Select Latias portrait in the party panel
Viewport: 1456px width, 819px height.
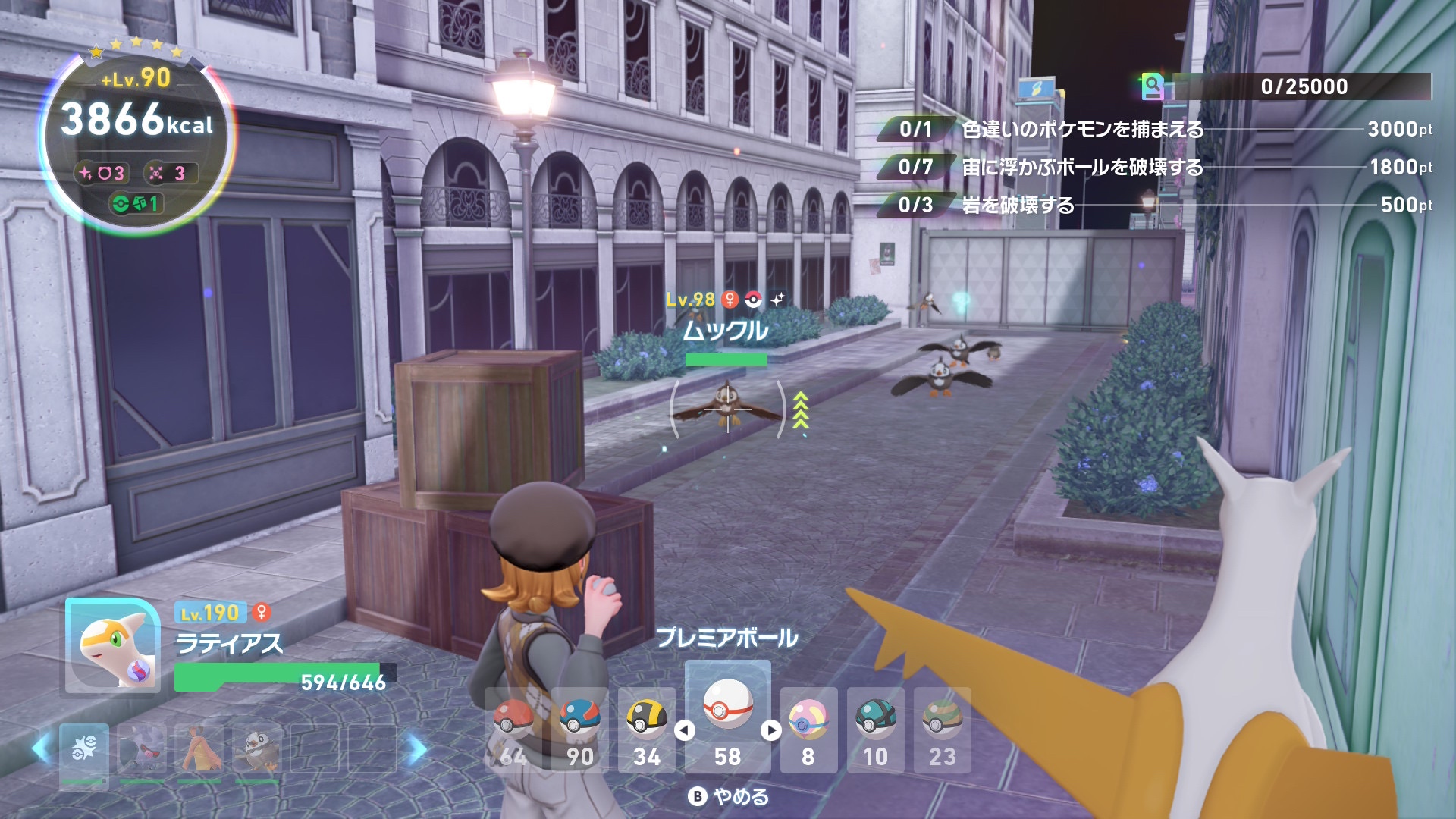coord(112,645)
